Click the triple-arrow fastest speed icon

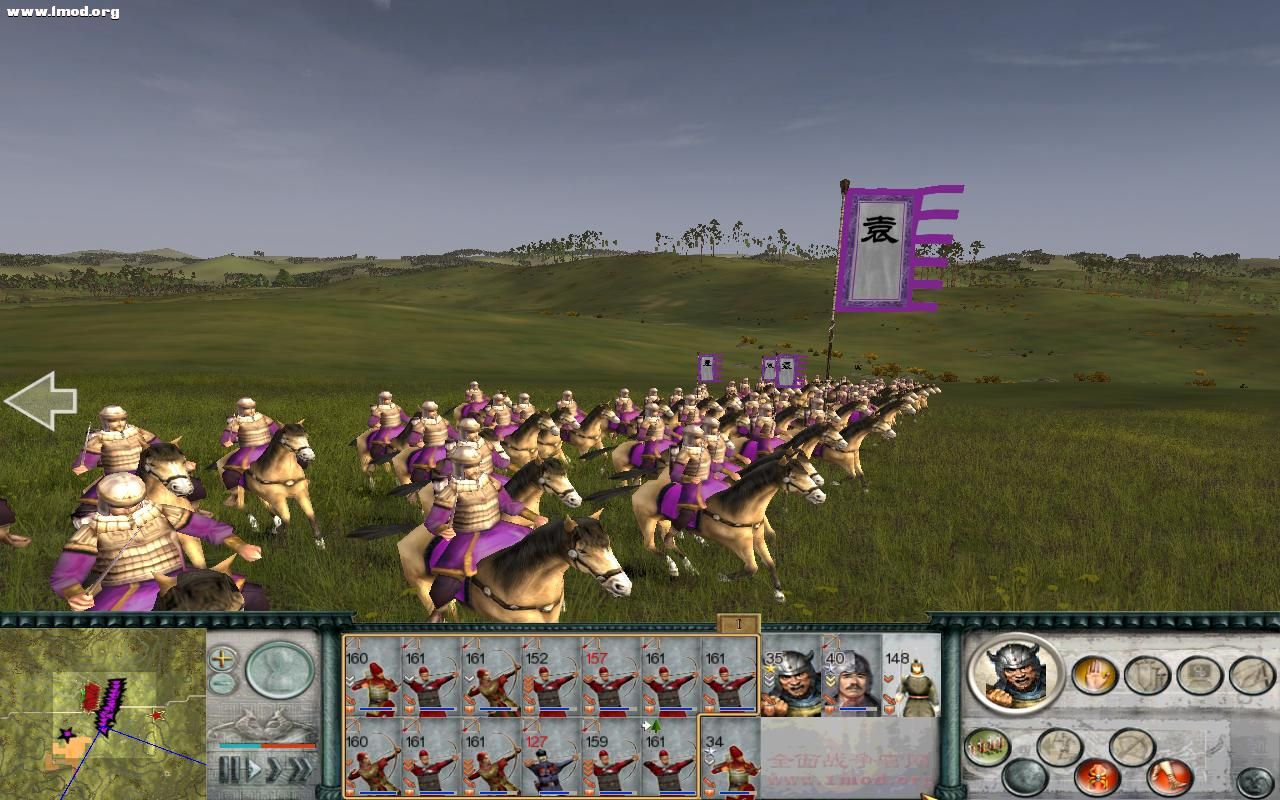tap(301, 769)
